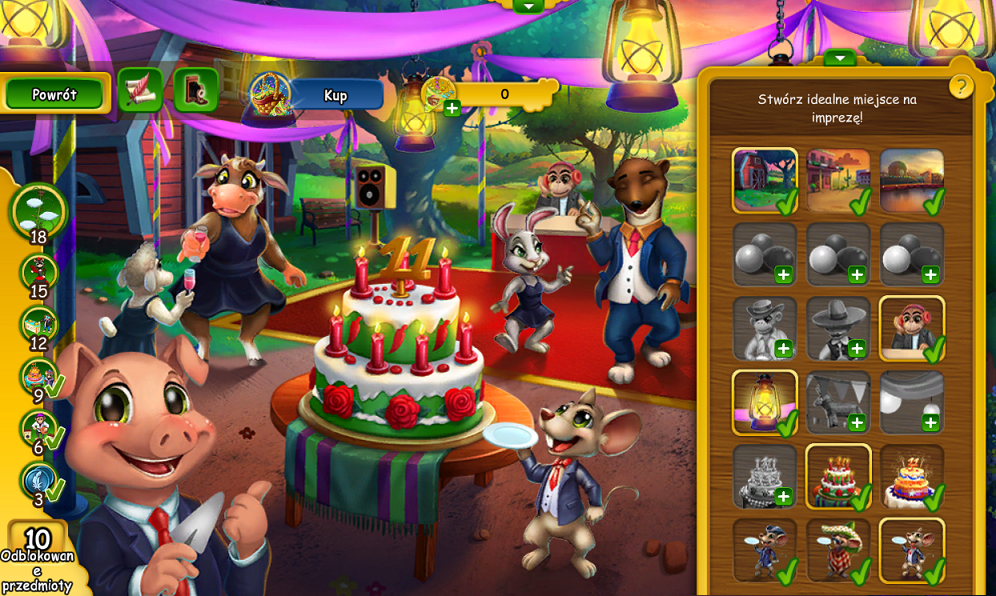Viewport: 996px width, 596px height.
Task: Click the Powrót back button
Action: pyautogui.click(x=55, y=94)
